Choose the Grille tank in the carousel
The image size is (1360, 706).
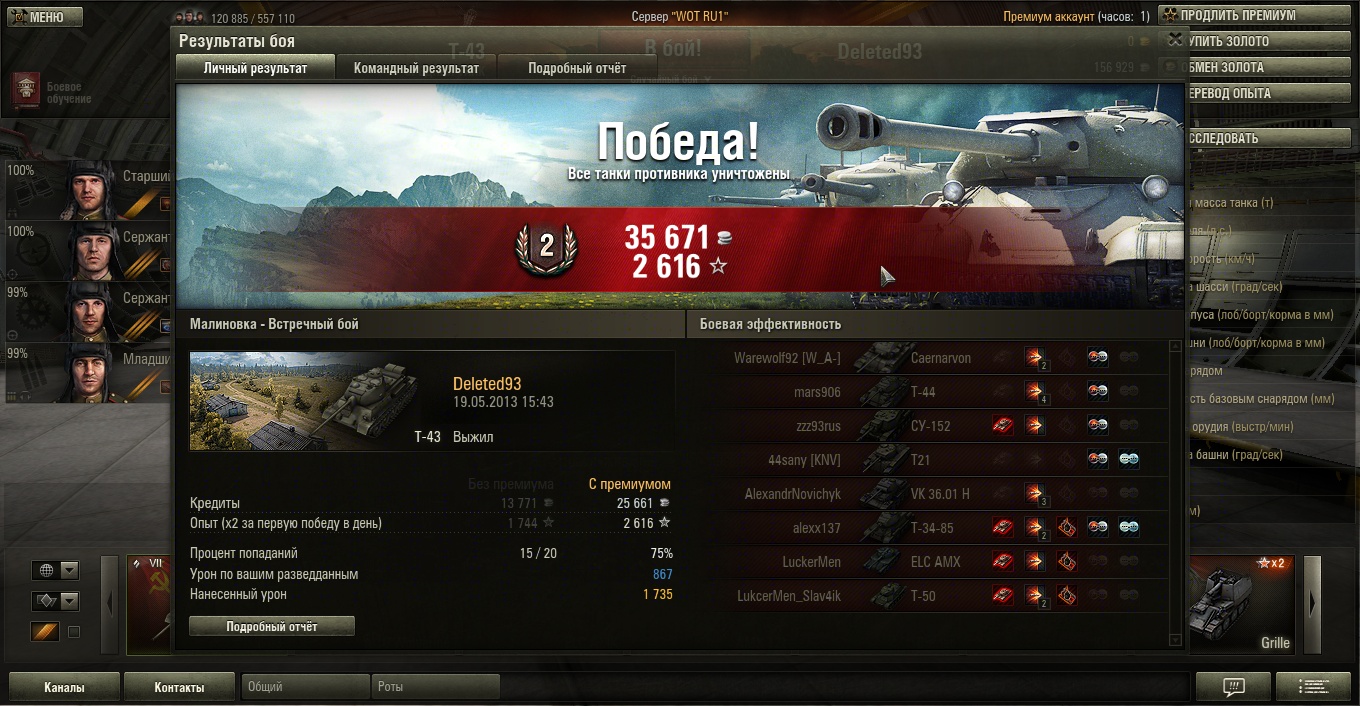point(1241,605)
